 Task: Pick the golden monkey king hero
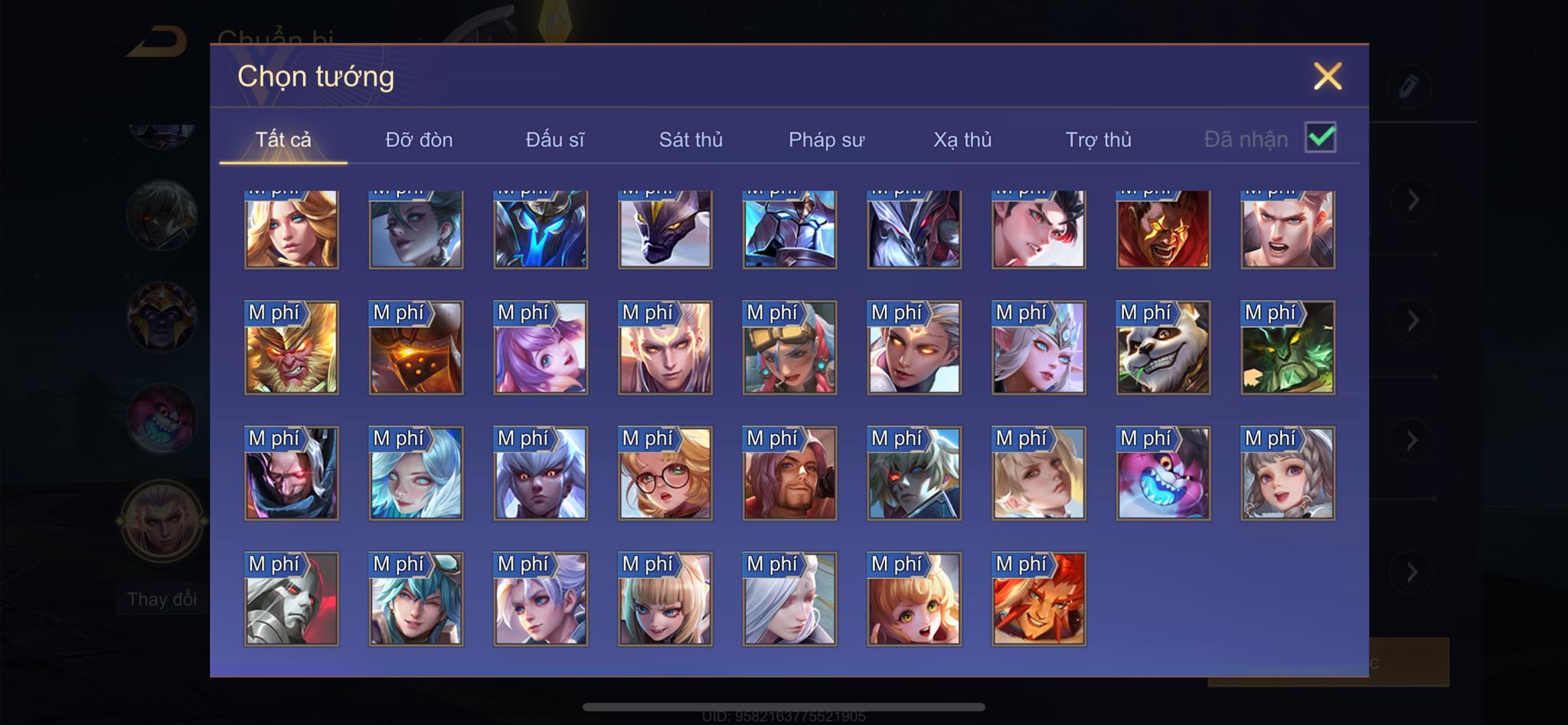pyautogui.click(x=292, y=348)
